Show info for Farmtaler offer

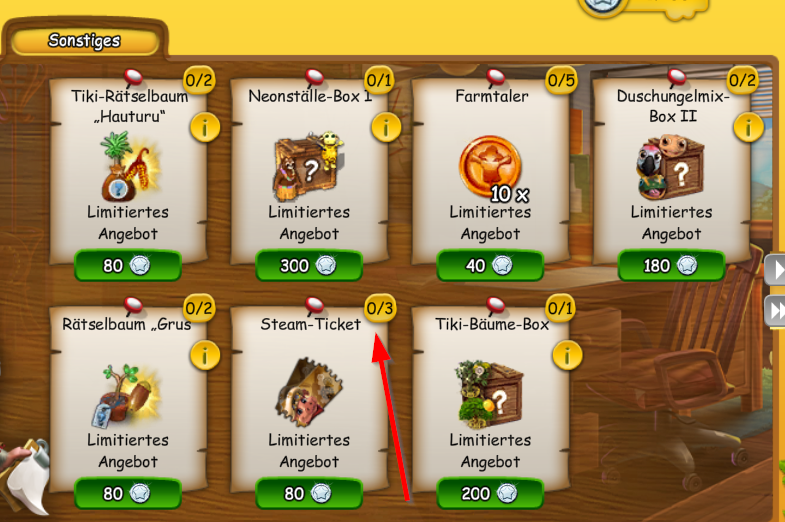(x=566, y=127)
